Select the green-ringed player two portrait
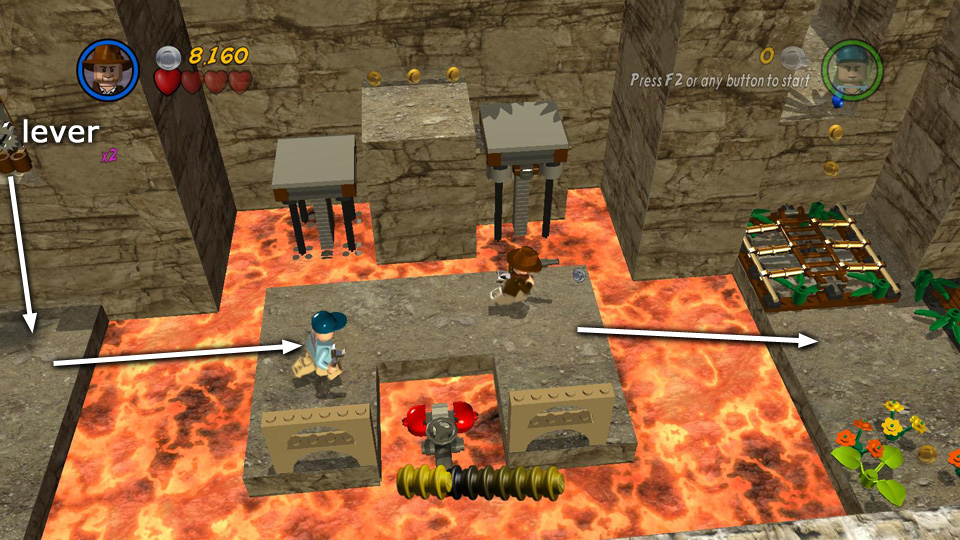 click(x=851, y=68)
